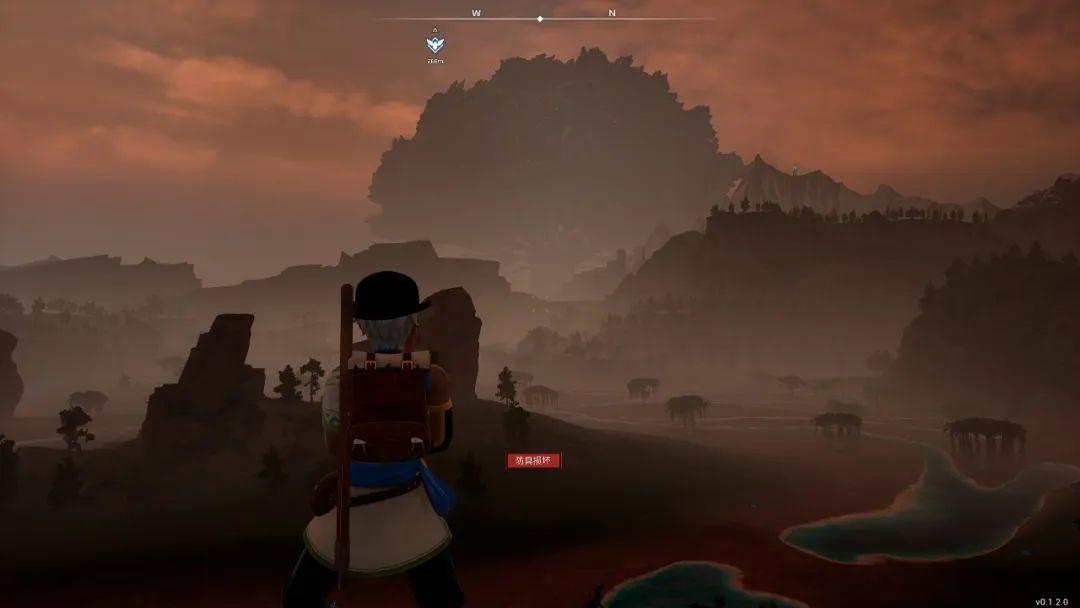Click the winged waypoint marker under the compass
The image size is (1080, 608).
tap(435, 44)
